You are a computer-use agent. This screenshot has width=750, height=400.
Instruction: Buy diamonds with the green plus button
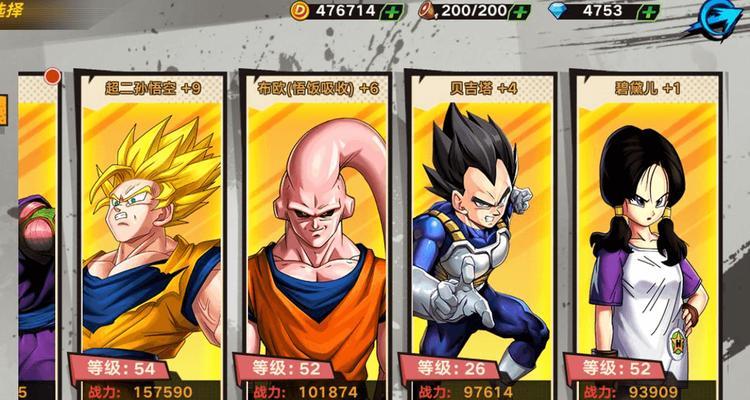[x=649, y=12]
